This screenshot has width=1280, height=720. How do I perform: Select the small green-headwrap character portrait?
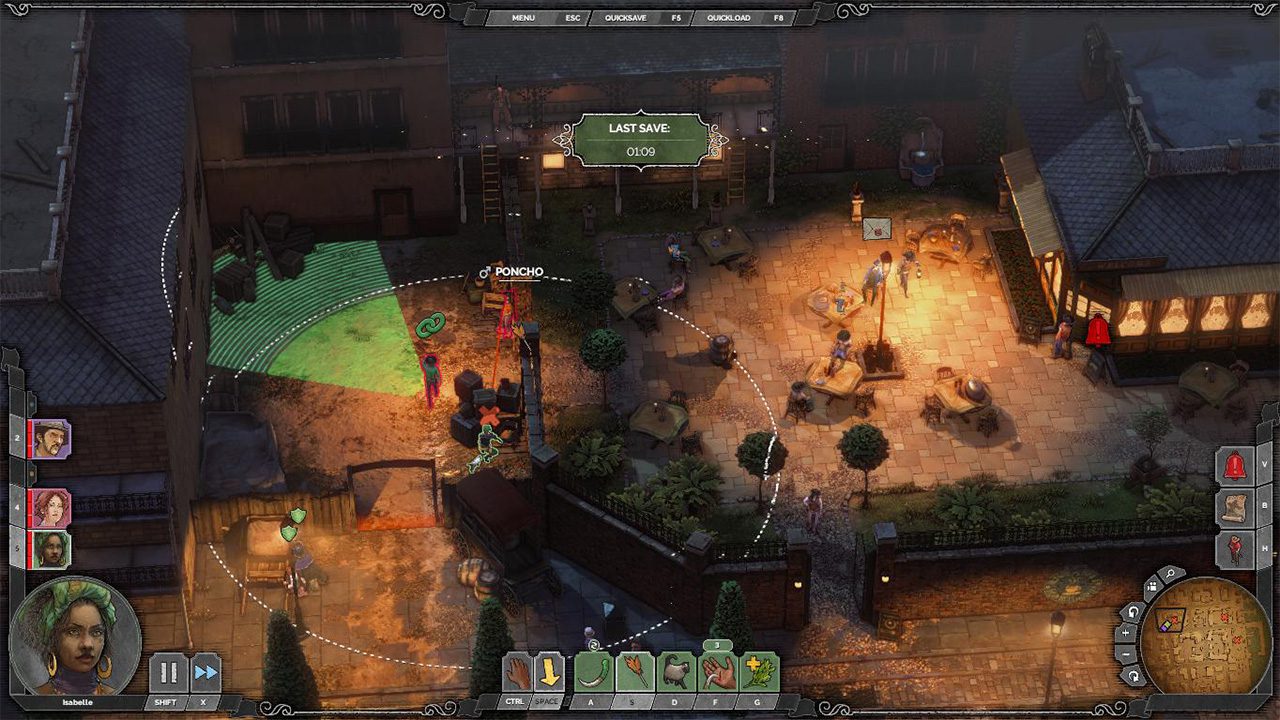coord(50,549)
